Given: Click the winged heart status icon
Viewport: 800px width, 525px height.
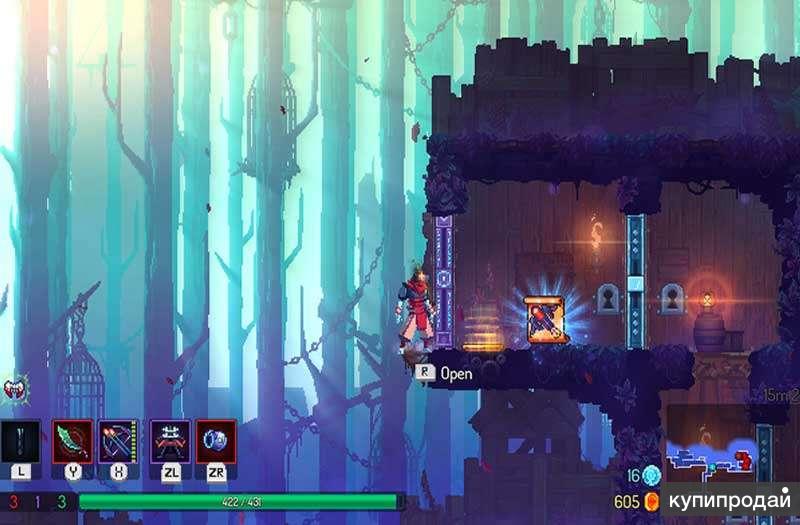Looking at the screenshot, I should (16, 388).
